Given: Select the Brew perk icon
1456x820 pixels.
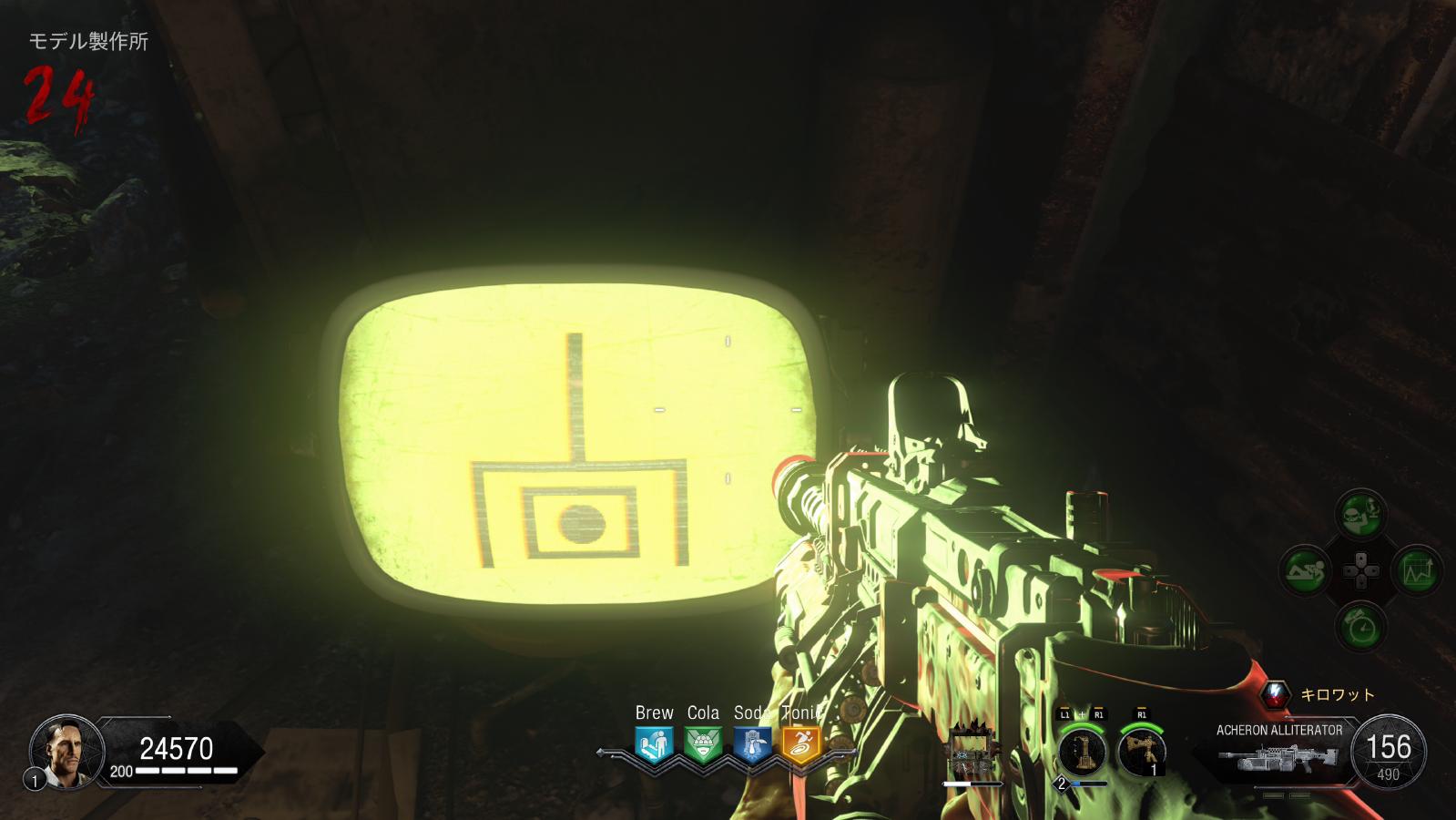Looking at the screenshot, I should click(654, 745).
